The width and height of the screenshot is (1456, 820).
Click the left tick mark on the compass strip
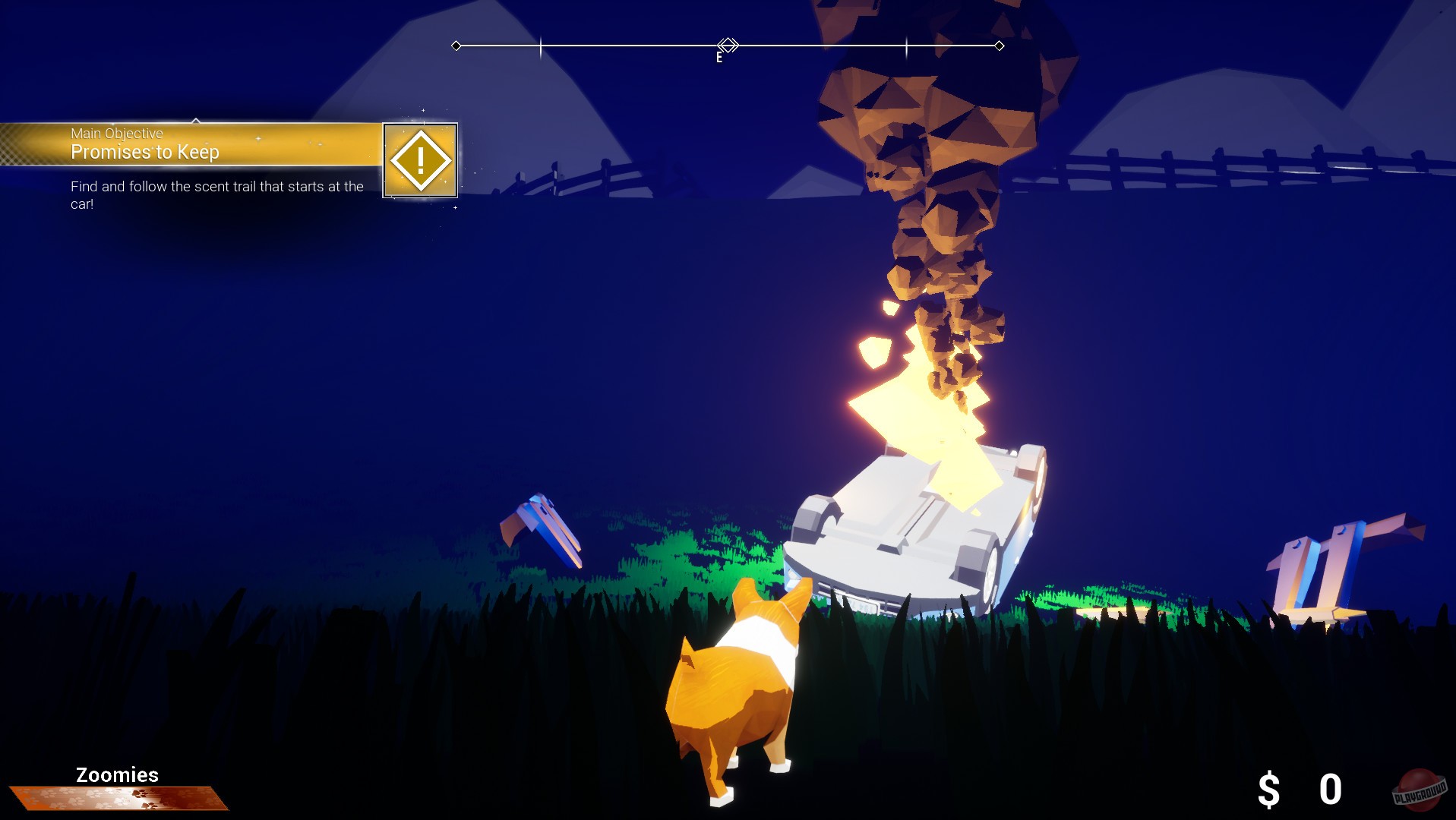[x=540, y=46]
